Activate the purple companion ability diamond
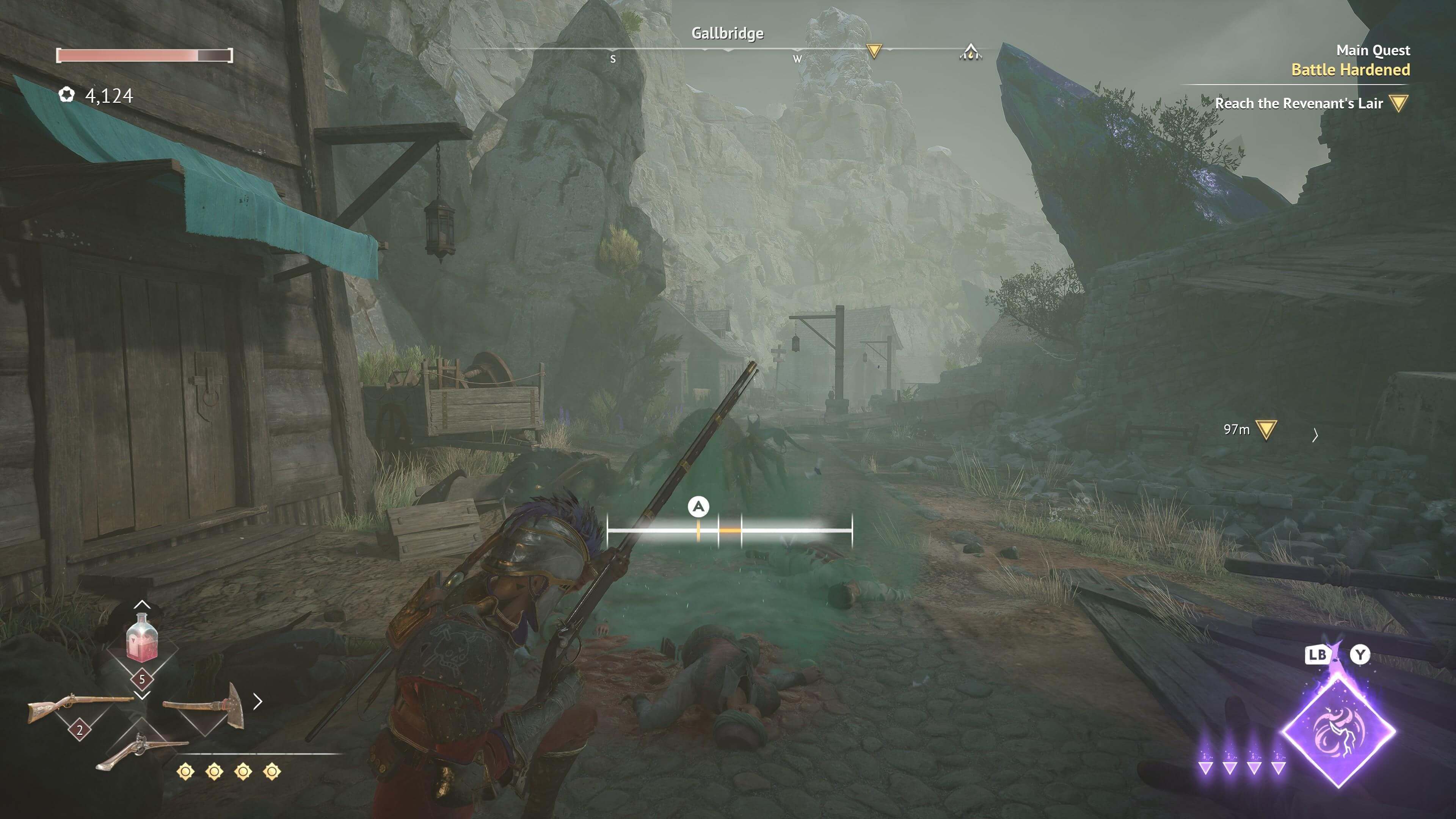This screenshot has height=819, width=1456. click(1338, 730)
